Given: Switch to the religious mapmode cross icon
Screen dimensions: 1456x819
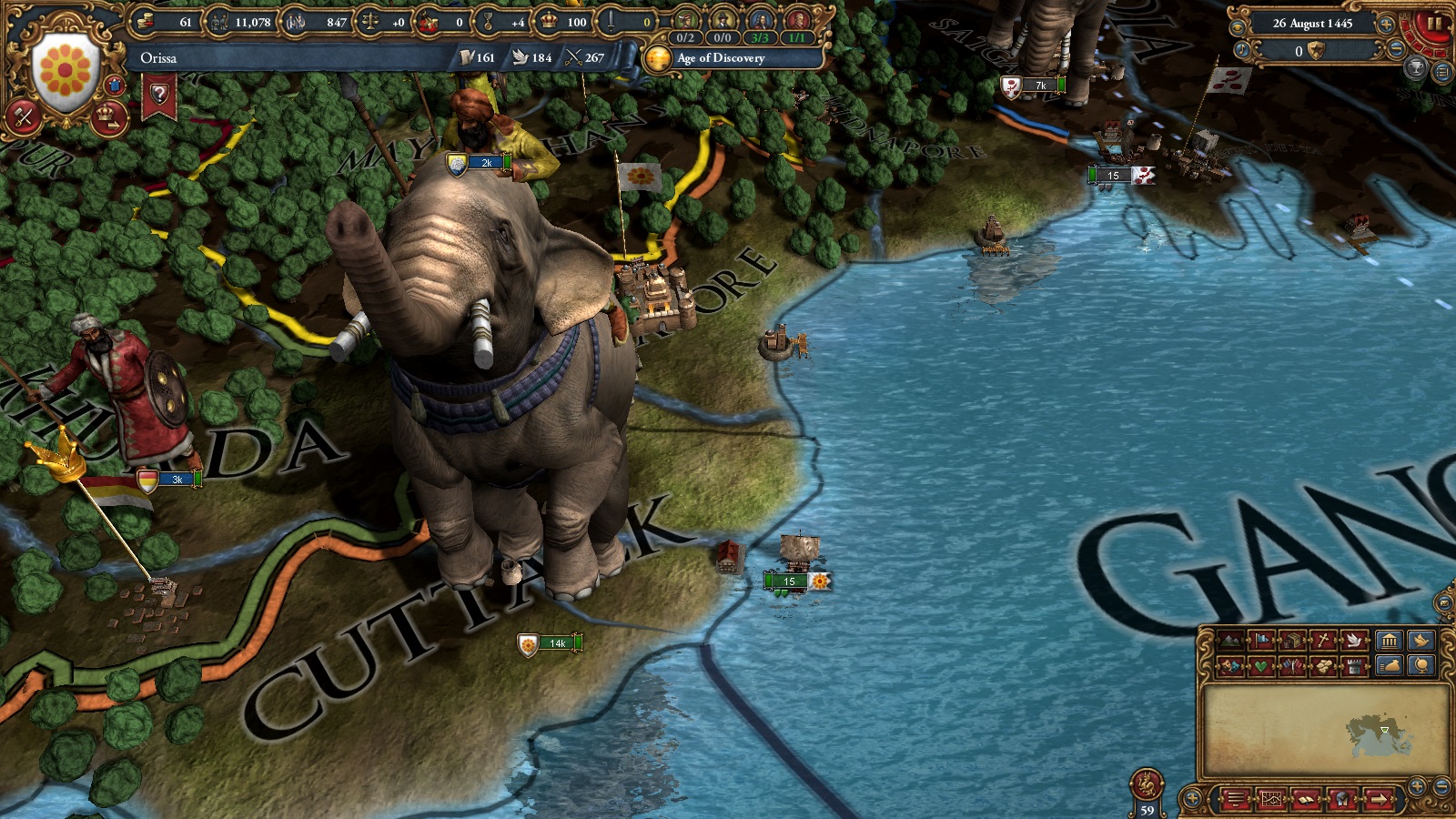Looking at the screenshot, I should coord(1322,640).
